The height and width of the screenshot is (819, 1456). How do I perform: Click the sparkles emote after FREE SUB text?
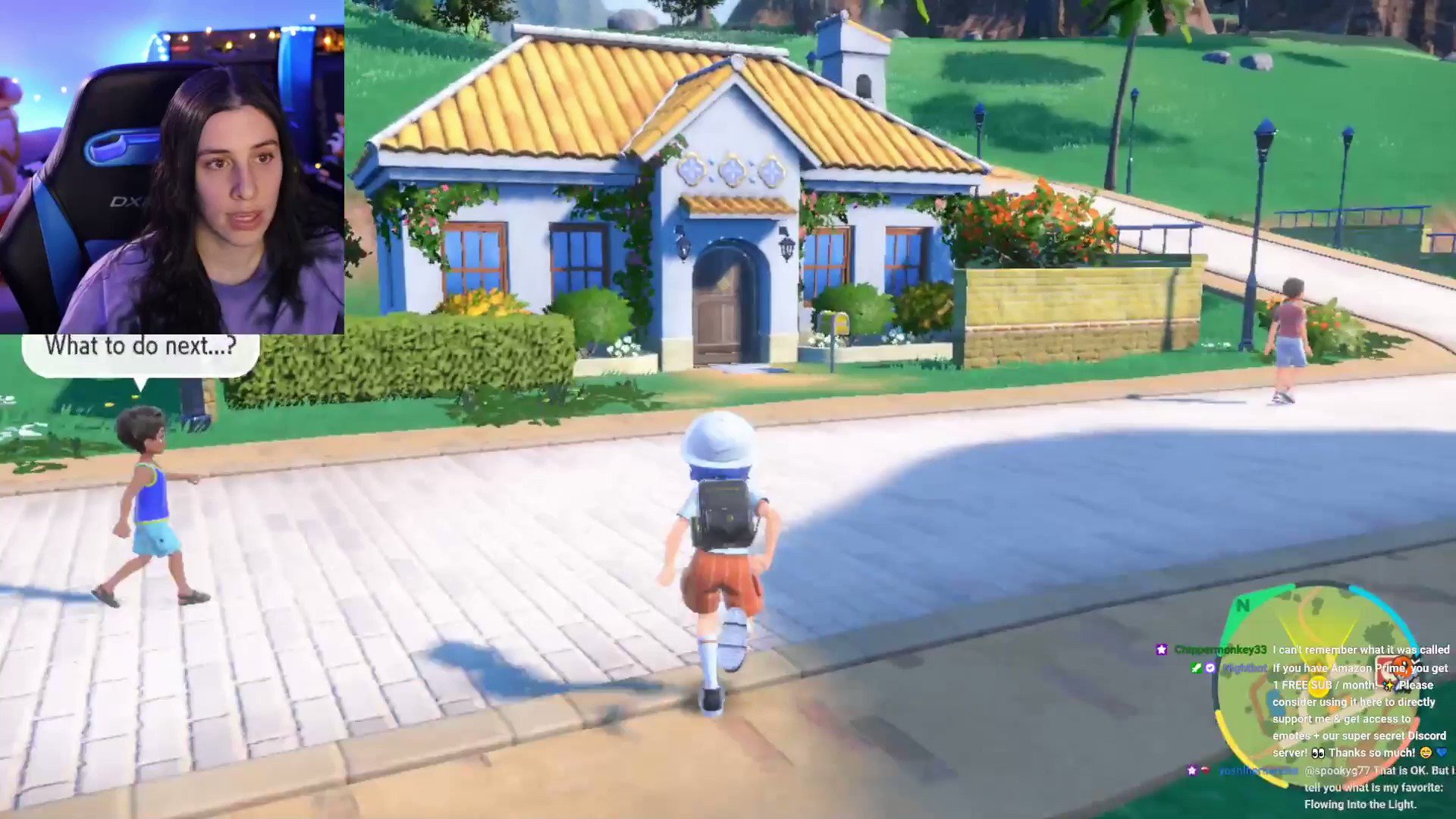[x=1389, y=685]
